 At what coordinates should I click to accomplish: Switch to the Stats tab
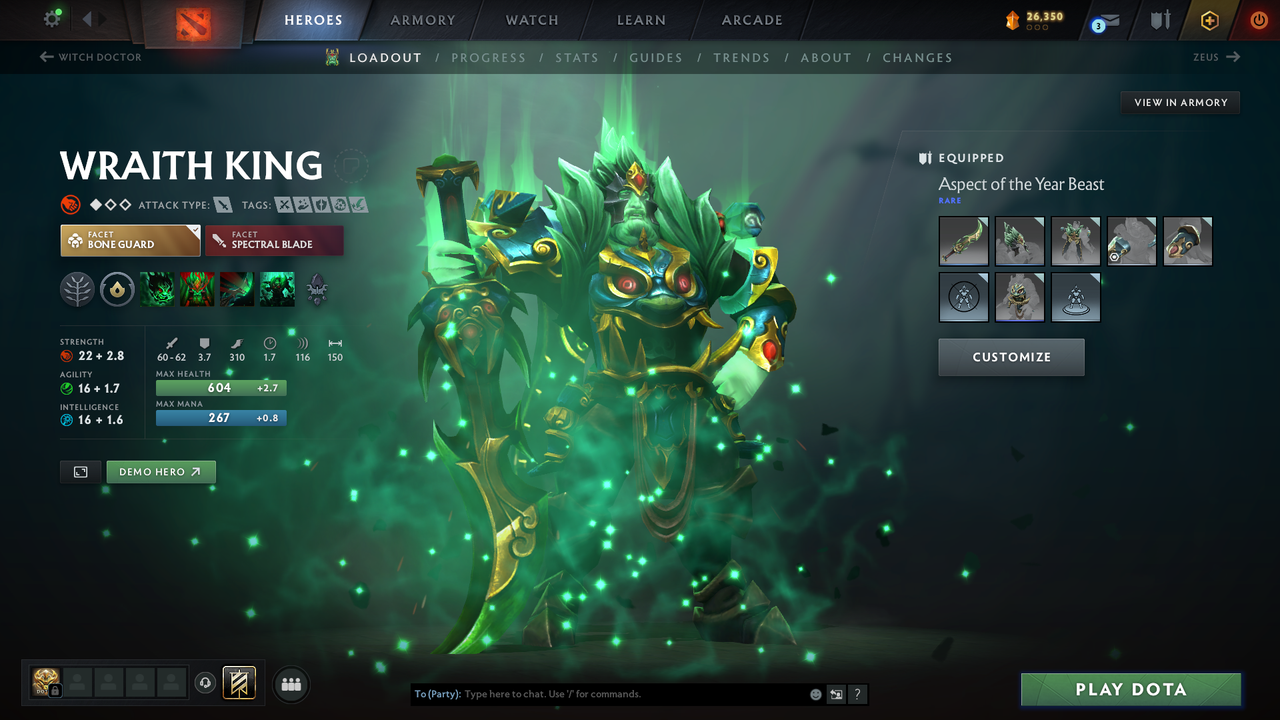[577, 57]
